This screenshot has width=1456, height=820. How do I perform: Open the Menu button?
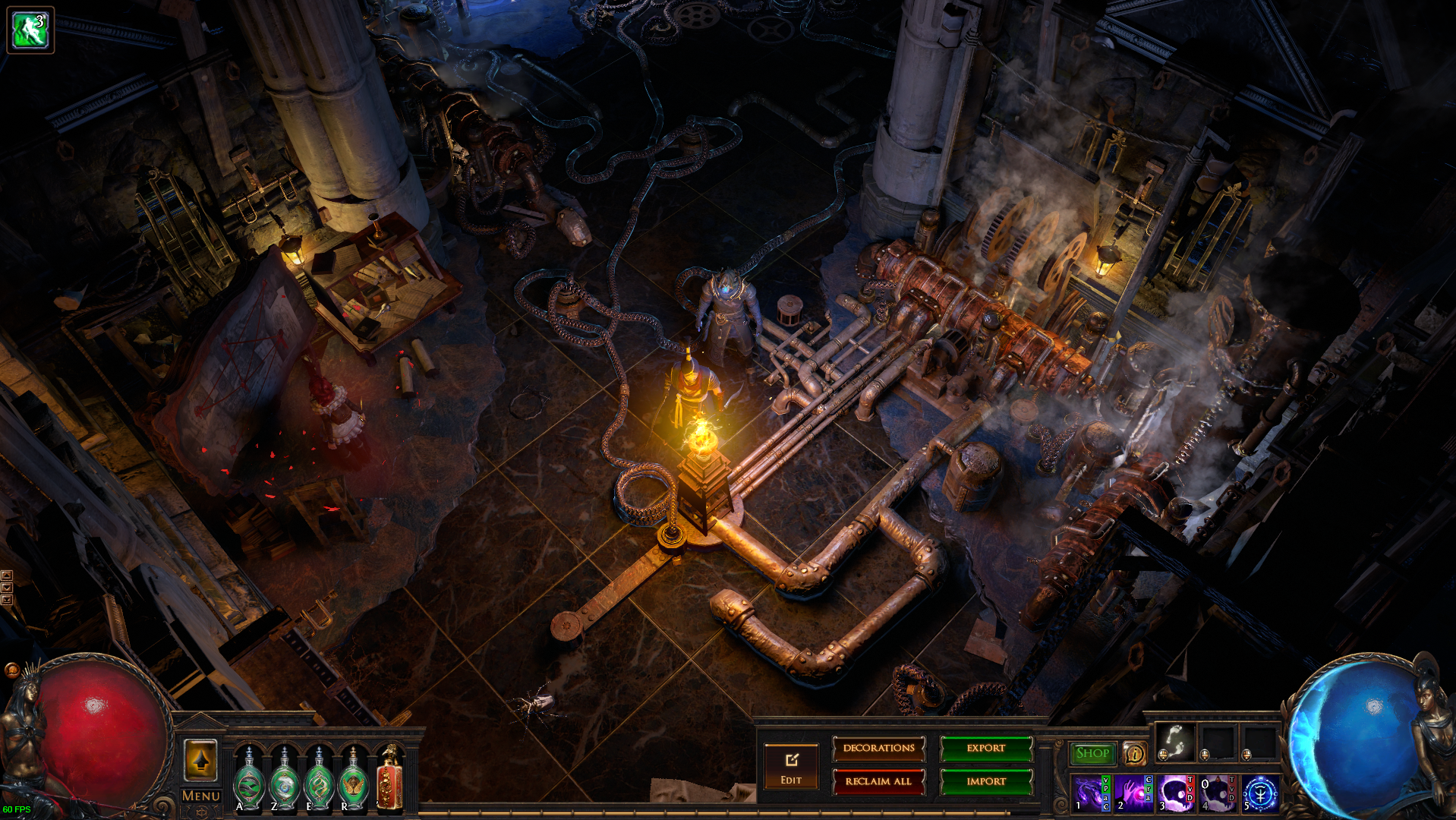click(x=201, y=796)
